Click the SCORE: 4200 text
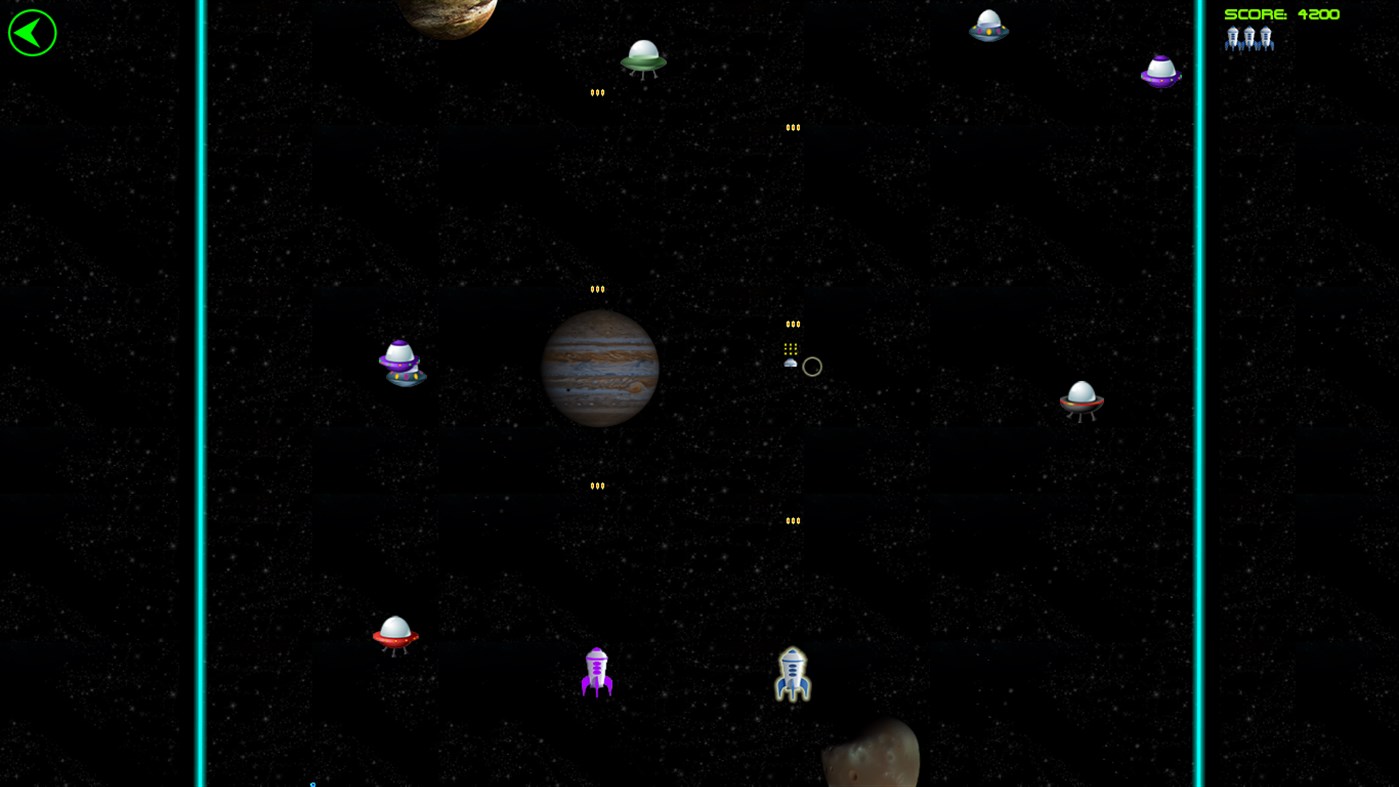 (x=1281, y=13)
